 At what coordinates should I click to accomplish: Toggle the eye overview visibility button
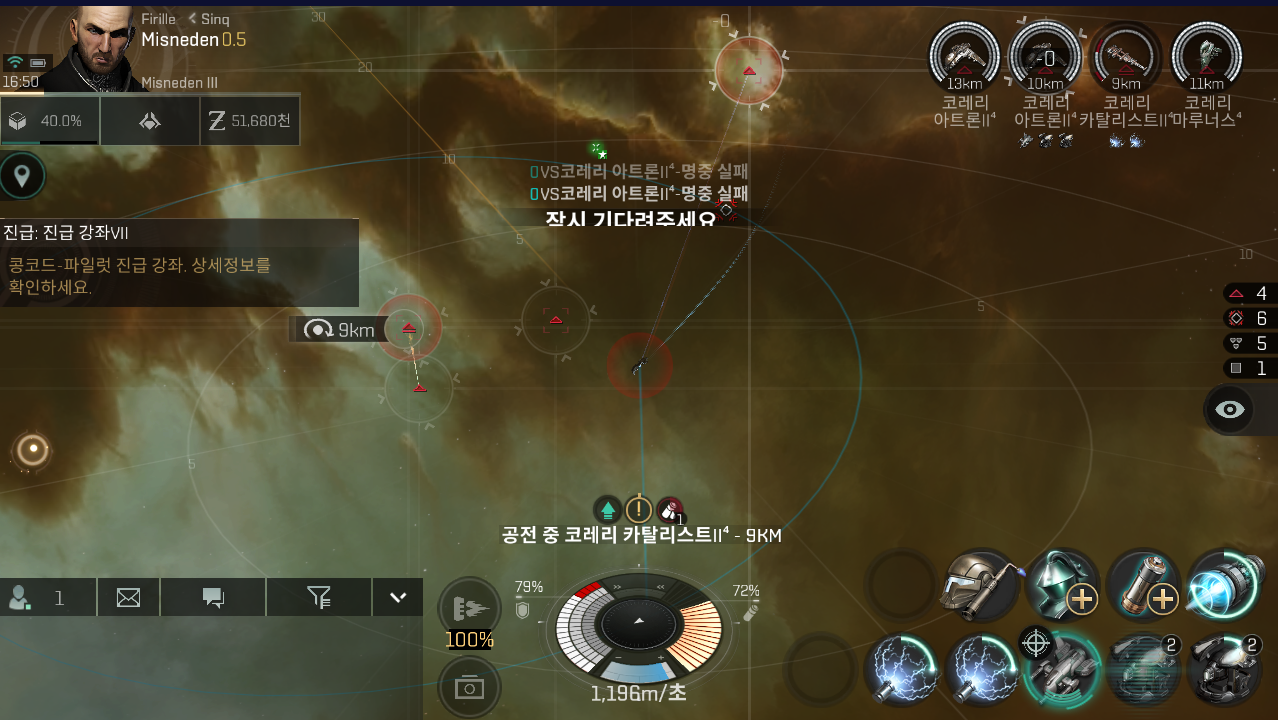point(1230,410)
